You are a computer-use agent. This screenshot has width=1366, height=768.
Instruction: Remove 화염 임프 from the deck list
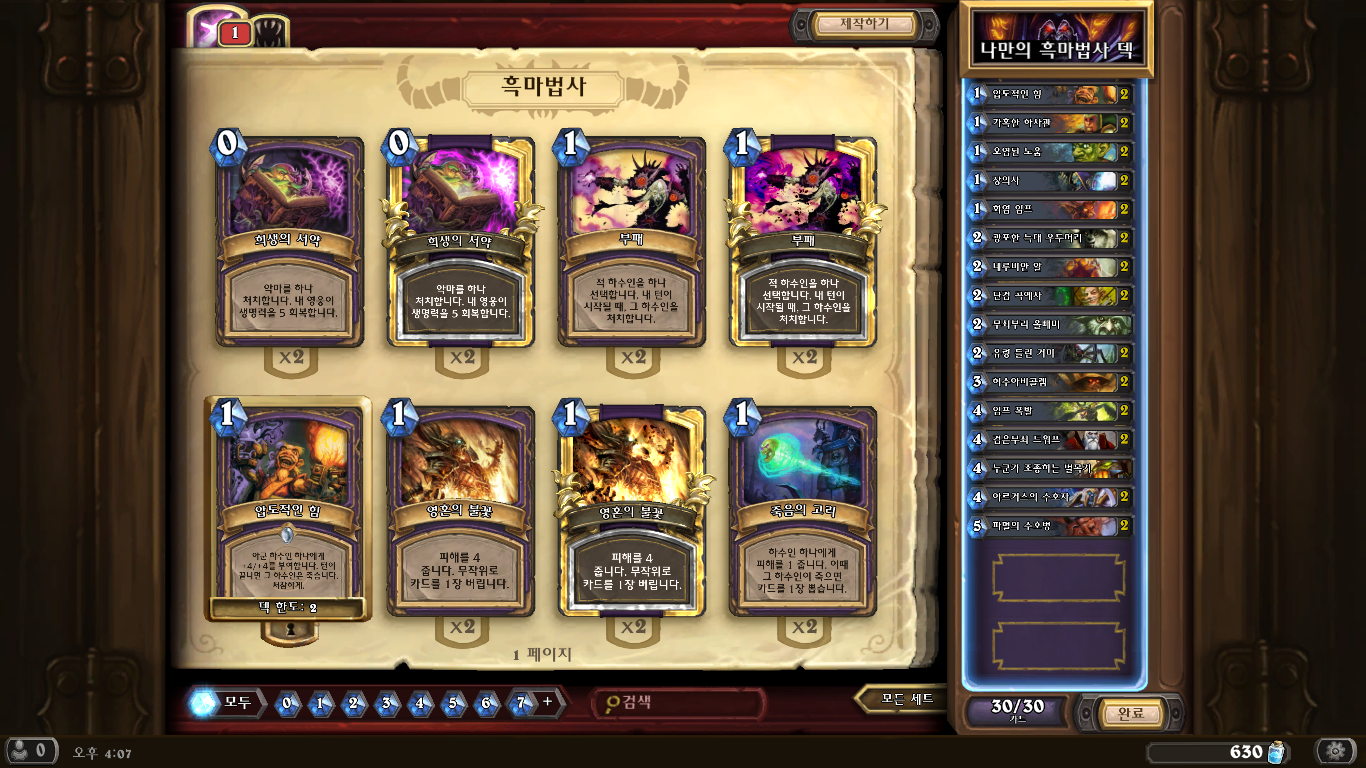point(1050,210)
